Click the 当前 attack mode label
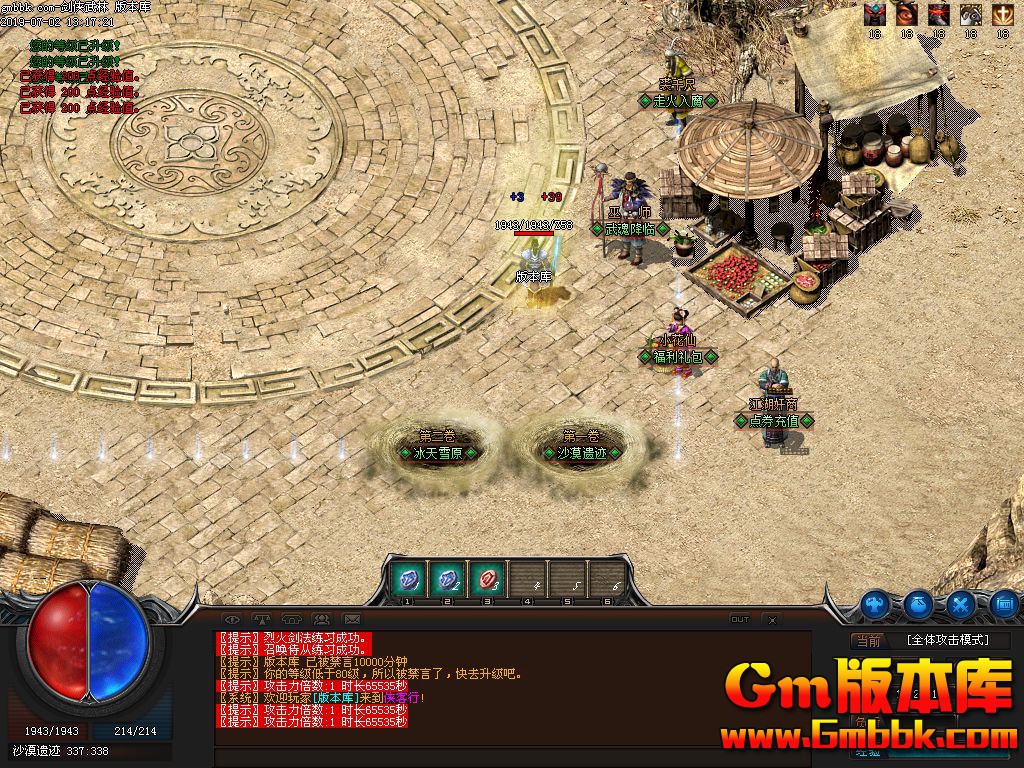This screenshot has height=768, width=1024. [x=868, y=641]
